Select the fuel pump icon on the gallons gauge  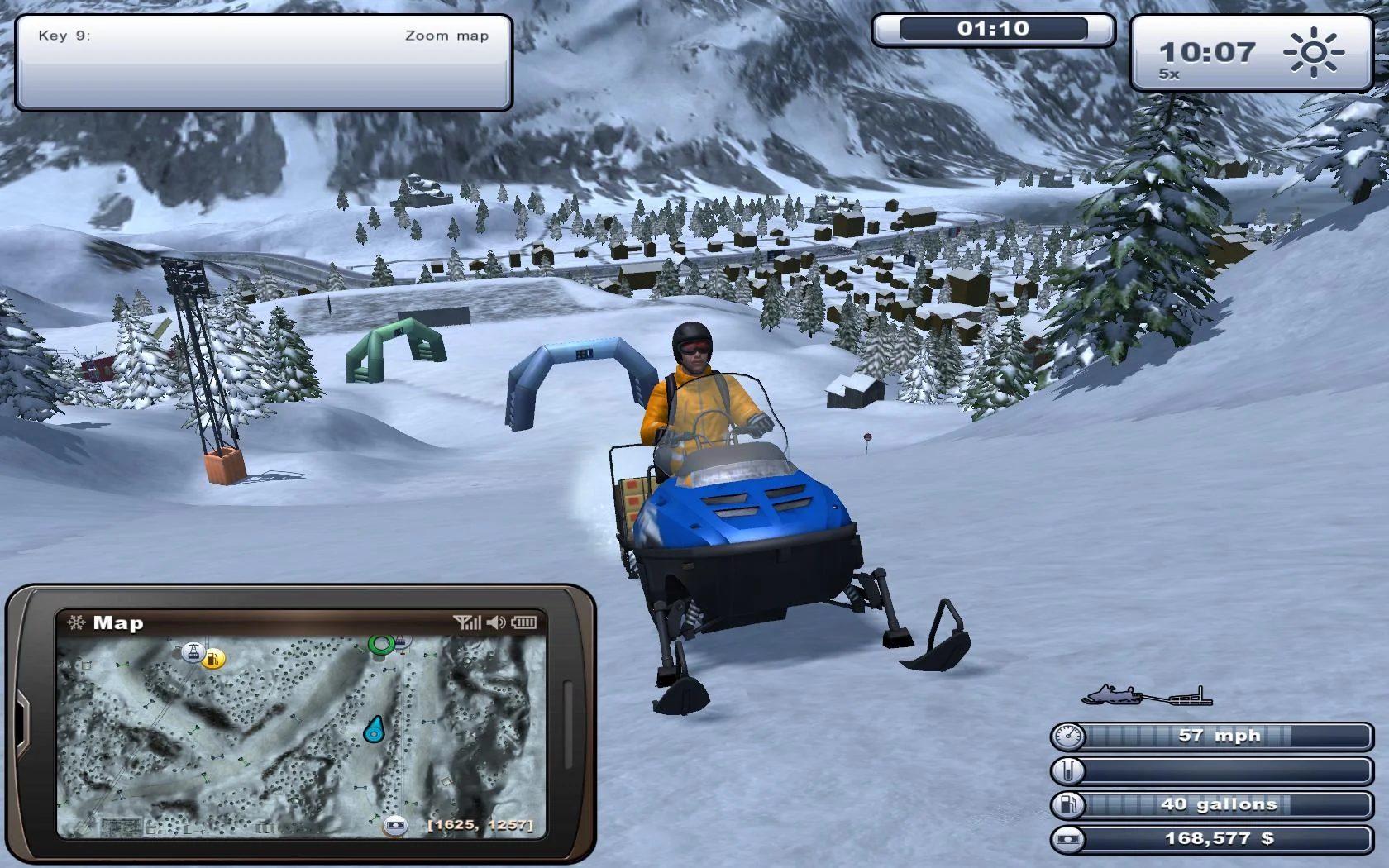(x=1067, y=804)
